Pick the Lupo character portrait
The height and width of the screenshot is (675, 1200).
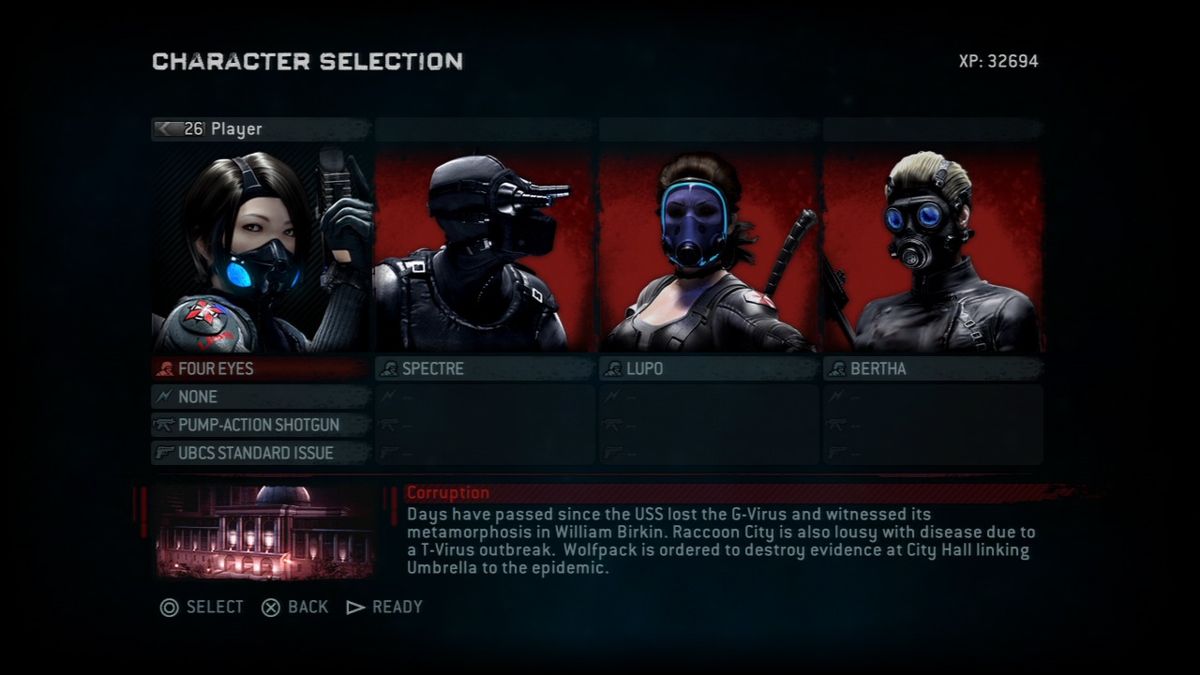click(709, 250)
